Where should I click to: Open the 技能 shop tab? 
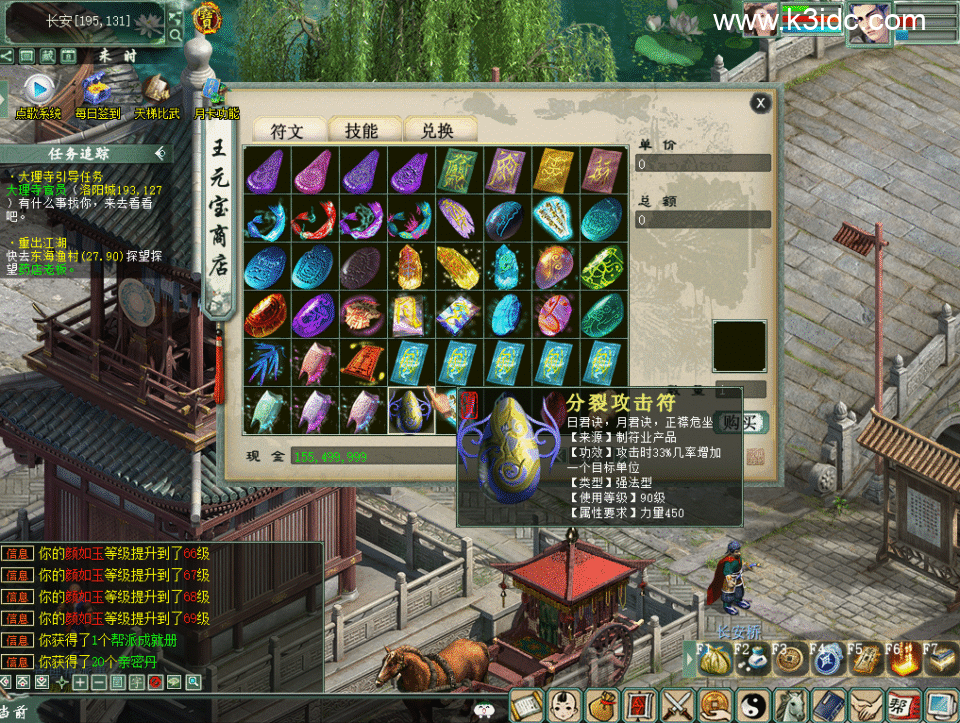361,130
